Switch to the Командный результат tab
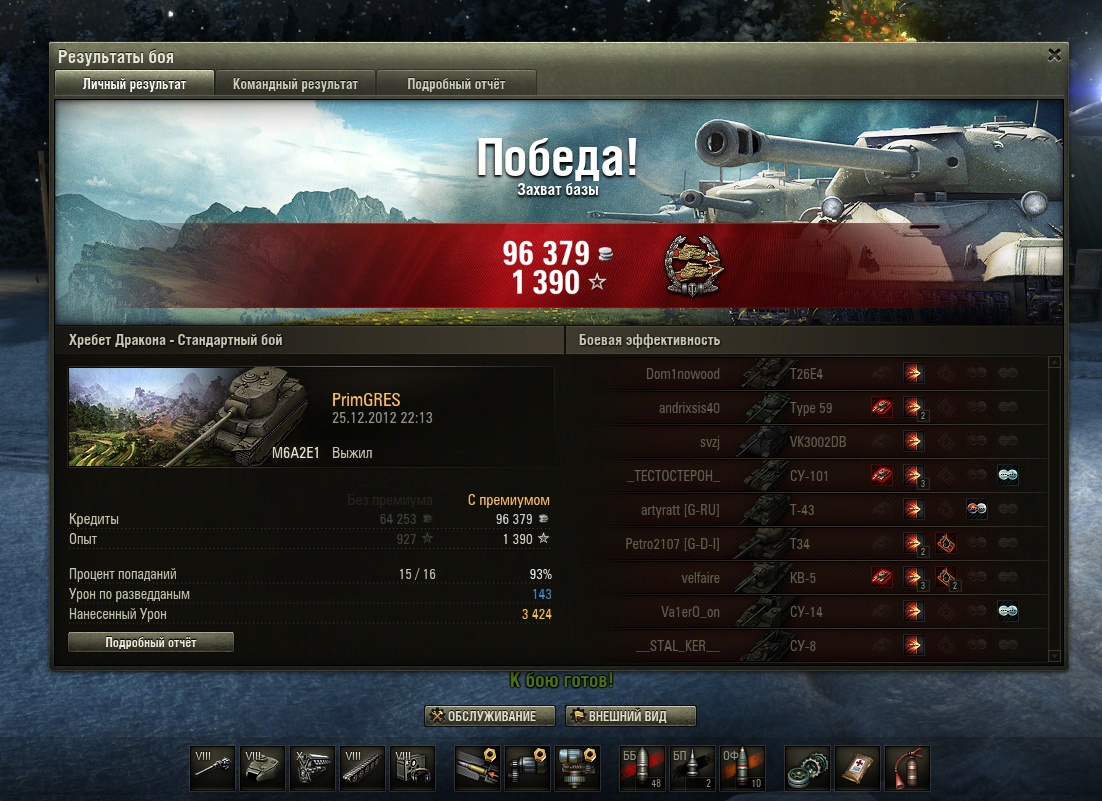The image size is (1102, 801). pos(295,84)
